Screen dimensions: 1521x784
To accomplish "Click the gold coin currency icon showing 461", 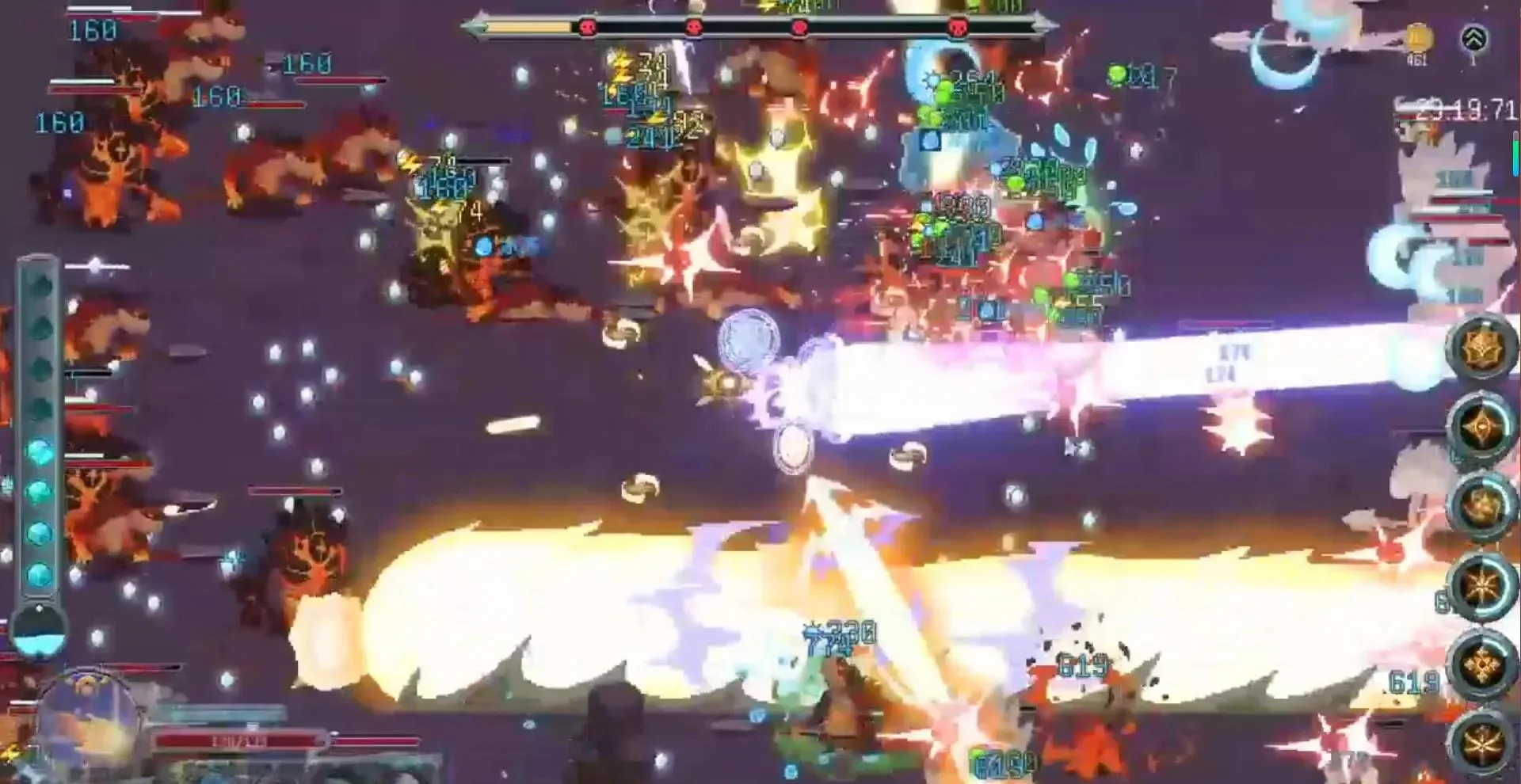I will pyautogui.click(x=1417, y=38).
